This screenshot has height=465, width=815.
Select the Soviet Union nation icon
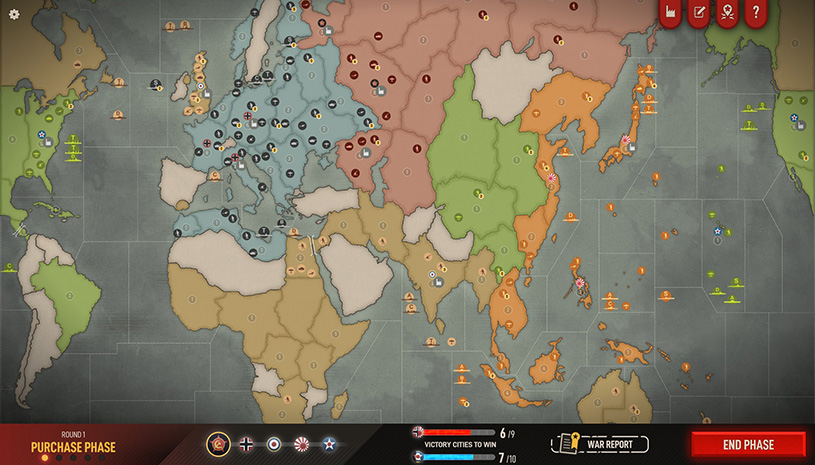coord(219,444)
